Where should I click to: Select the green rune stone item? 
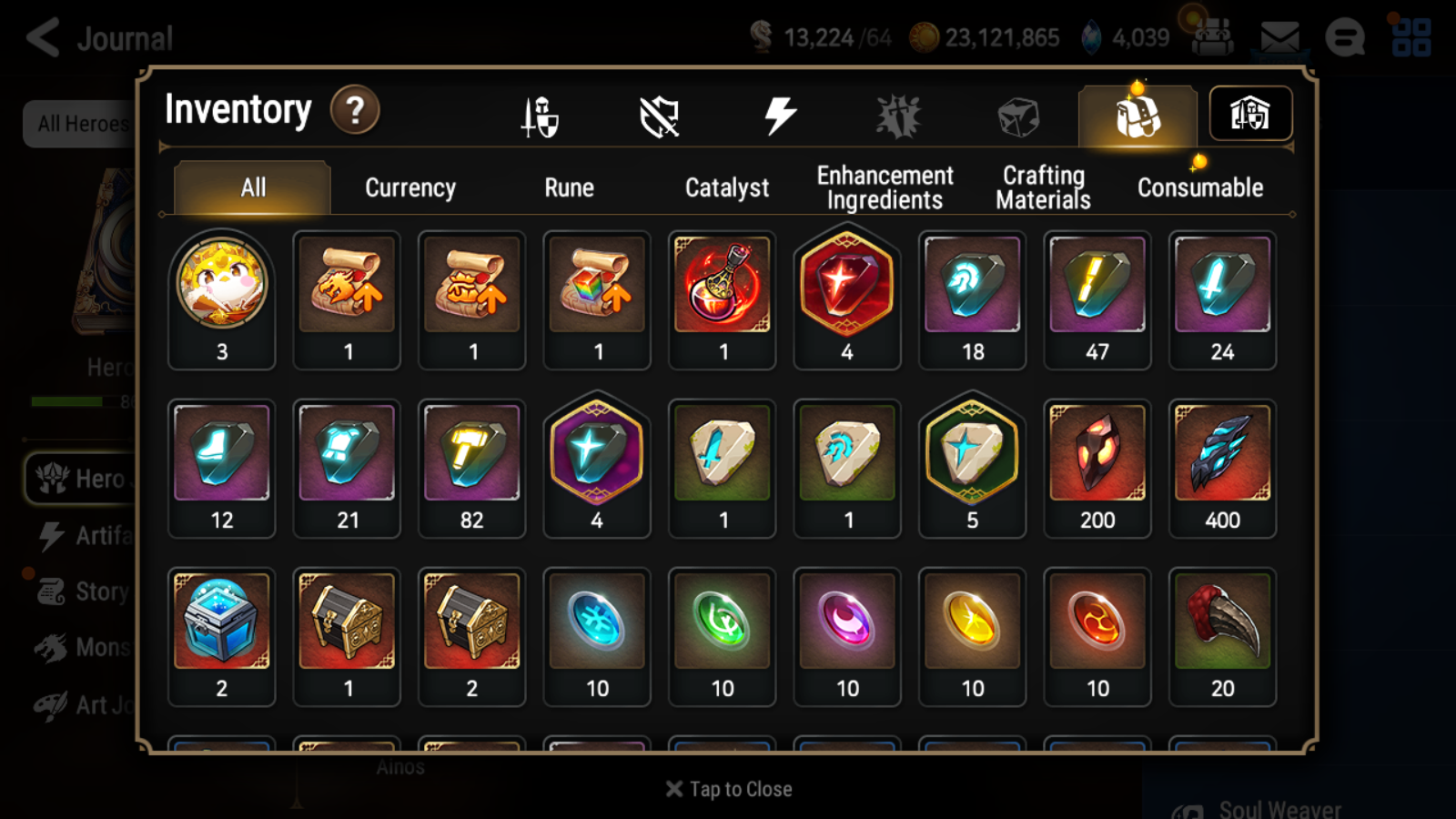723,622
